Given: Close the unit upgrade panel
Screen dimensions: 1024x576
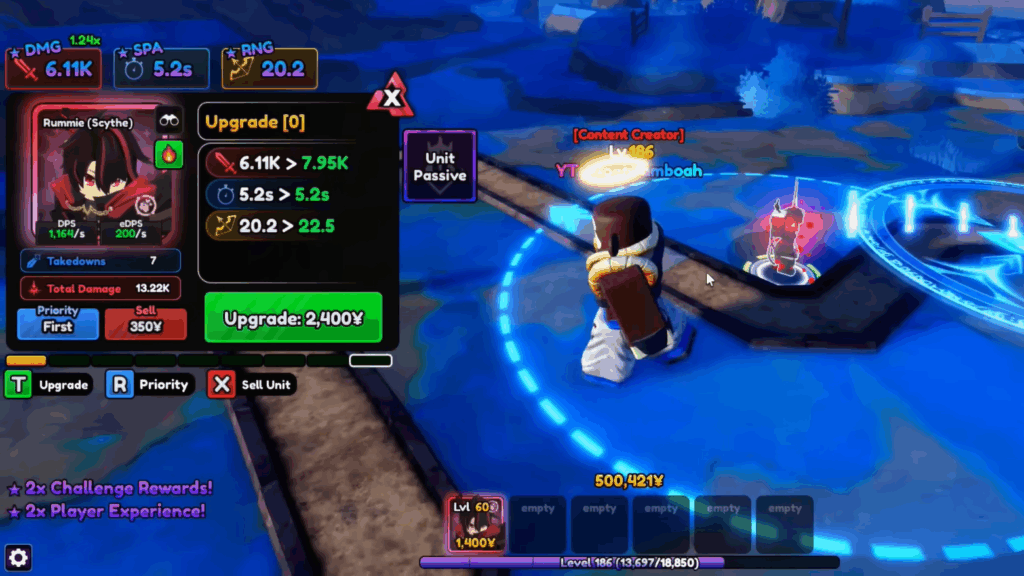Looking at the screenshot, I should 392,98.
